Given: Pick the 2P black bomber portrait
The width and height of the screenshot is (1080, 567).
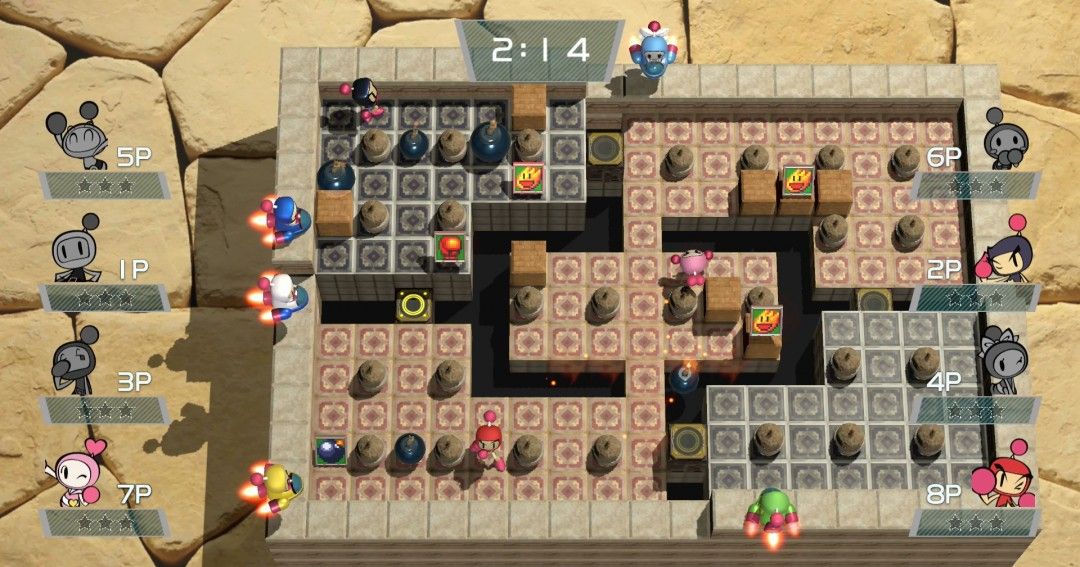Looking at the screenshot, I should click(1005, 250).
